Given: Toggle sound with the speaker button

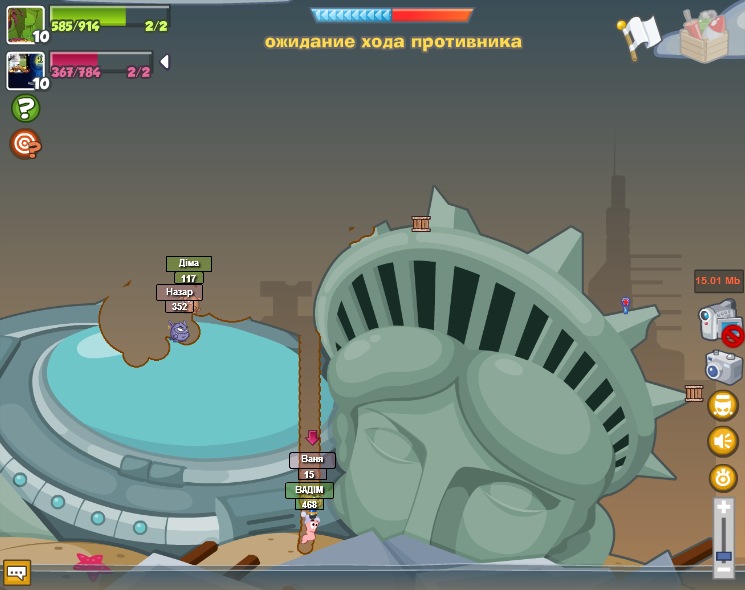Looking at the screenshot, I should (x=723, y=441).
